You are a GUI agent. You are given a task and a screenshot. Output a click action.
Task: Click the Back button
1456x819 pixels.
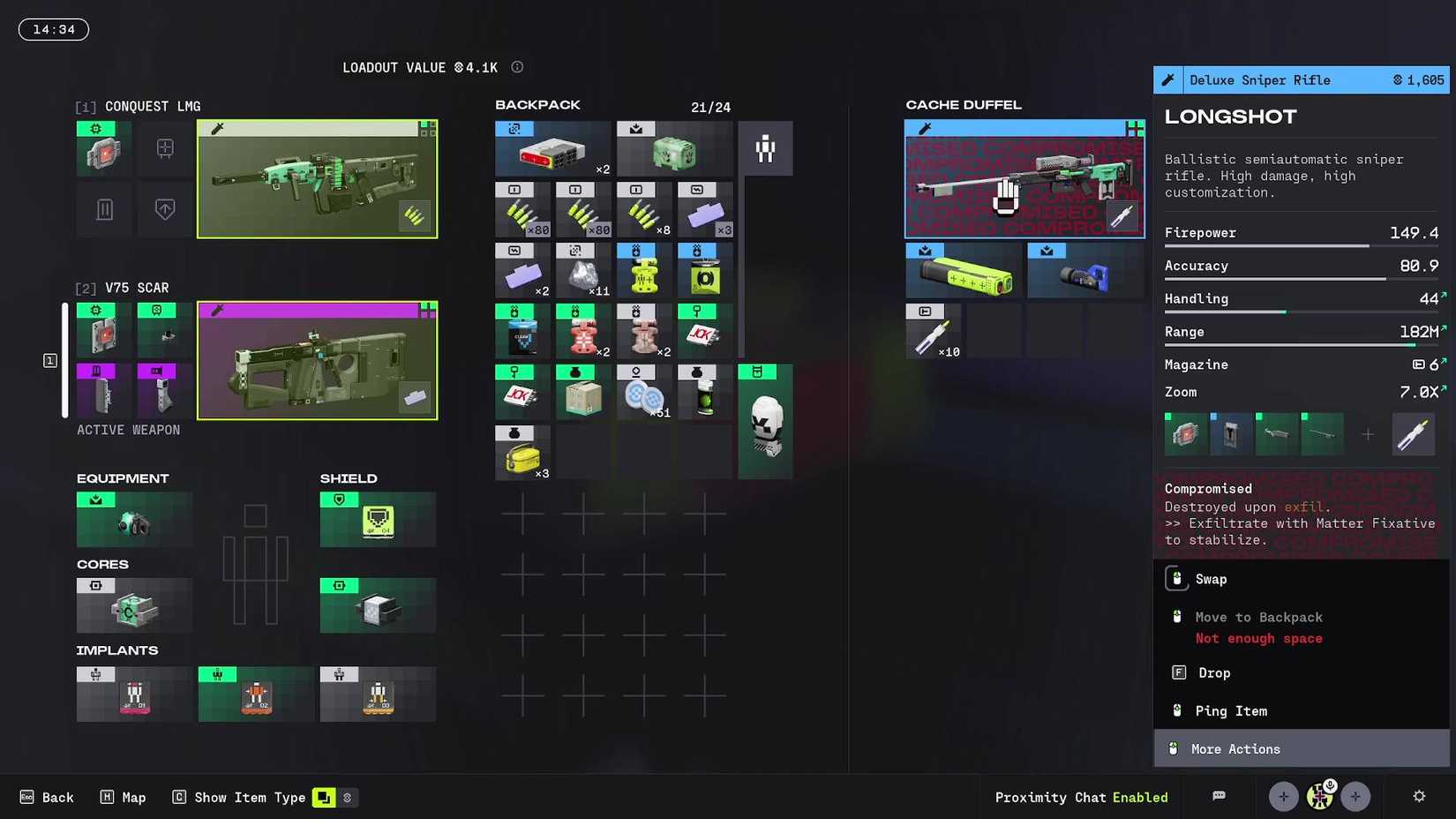pos(47,797)
